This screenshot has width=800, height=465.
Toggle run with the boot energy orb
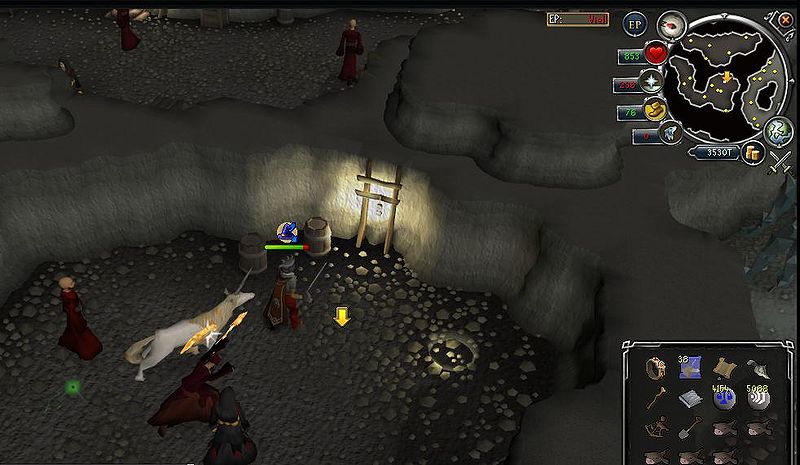tap(657, 109)
